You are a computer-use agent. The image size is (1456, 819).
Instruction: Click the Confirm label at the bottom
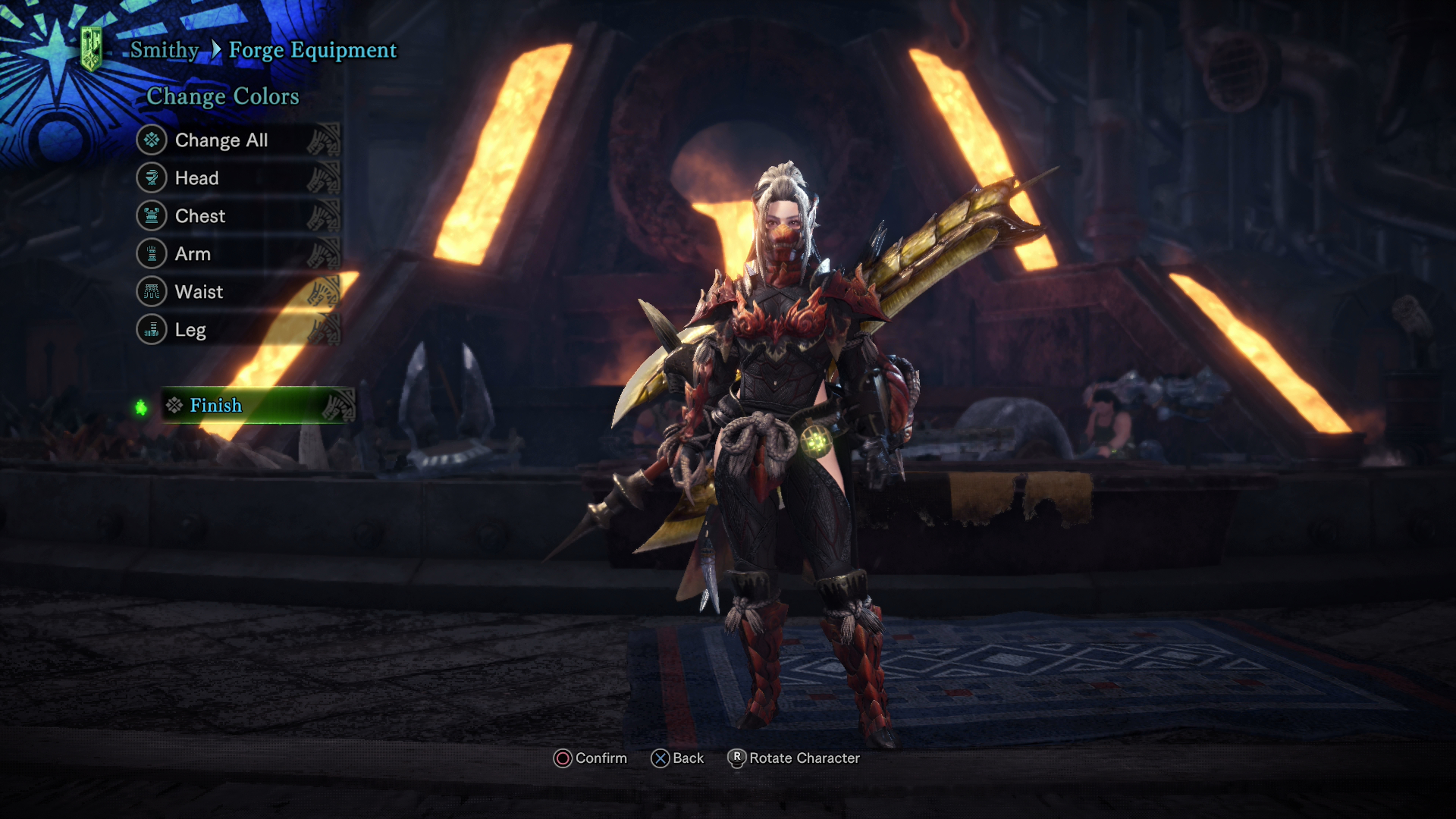pyautogui.click(x=601, y=758)
